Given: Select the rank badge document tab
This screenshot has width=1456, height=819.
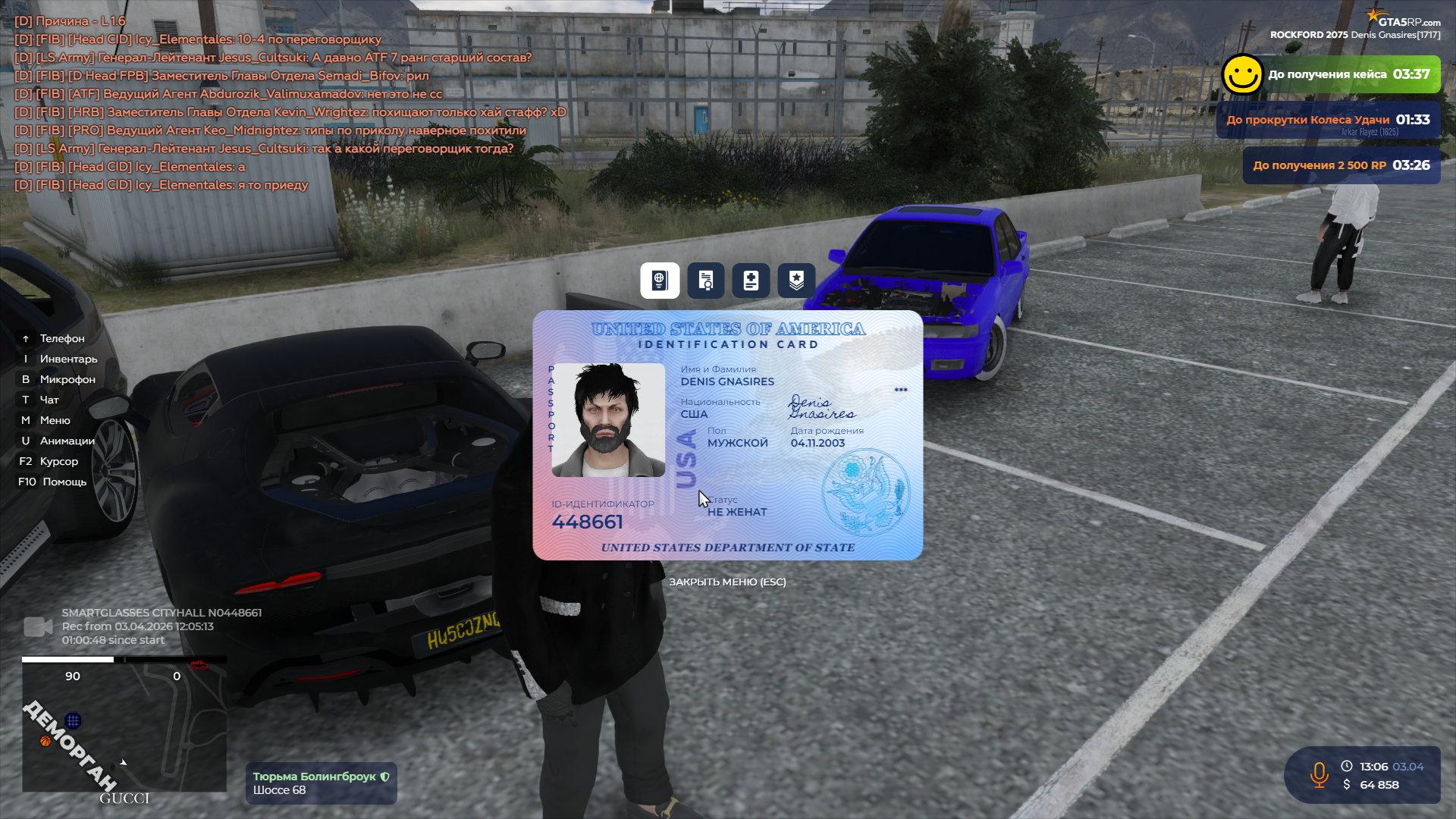Looking at the screenshot, I should [x=796, y=281].
